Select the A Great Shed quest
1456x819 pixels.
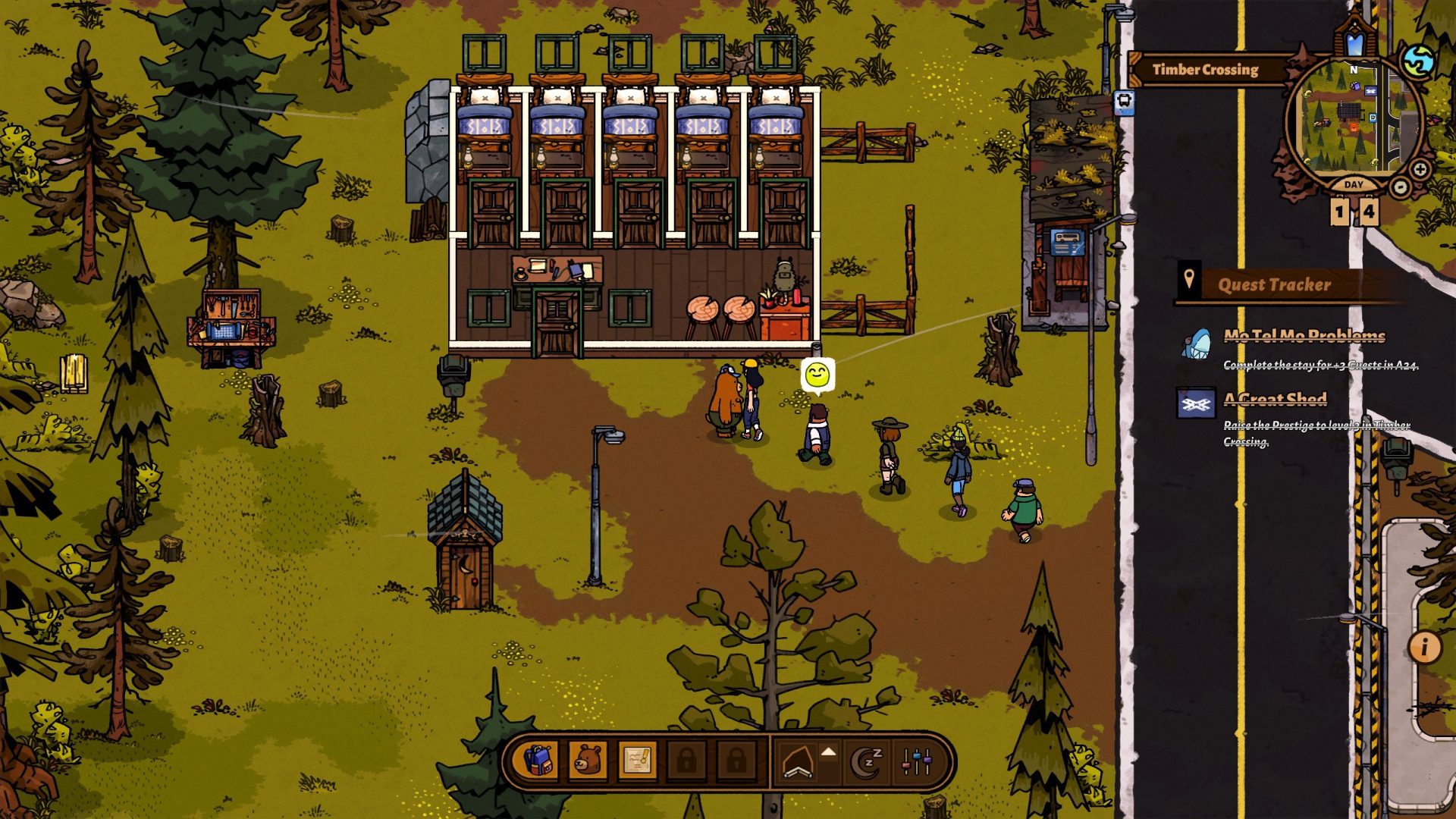click(x=1275, y=400)
